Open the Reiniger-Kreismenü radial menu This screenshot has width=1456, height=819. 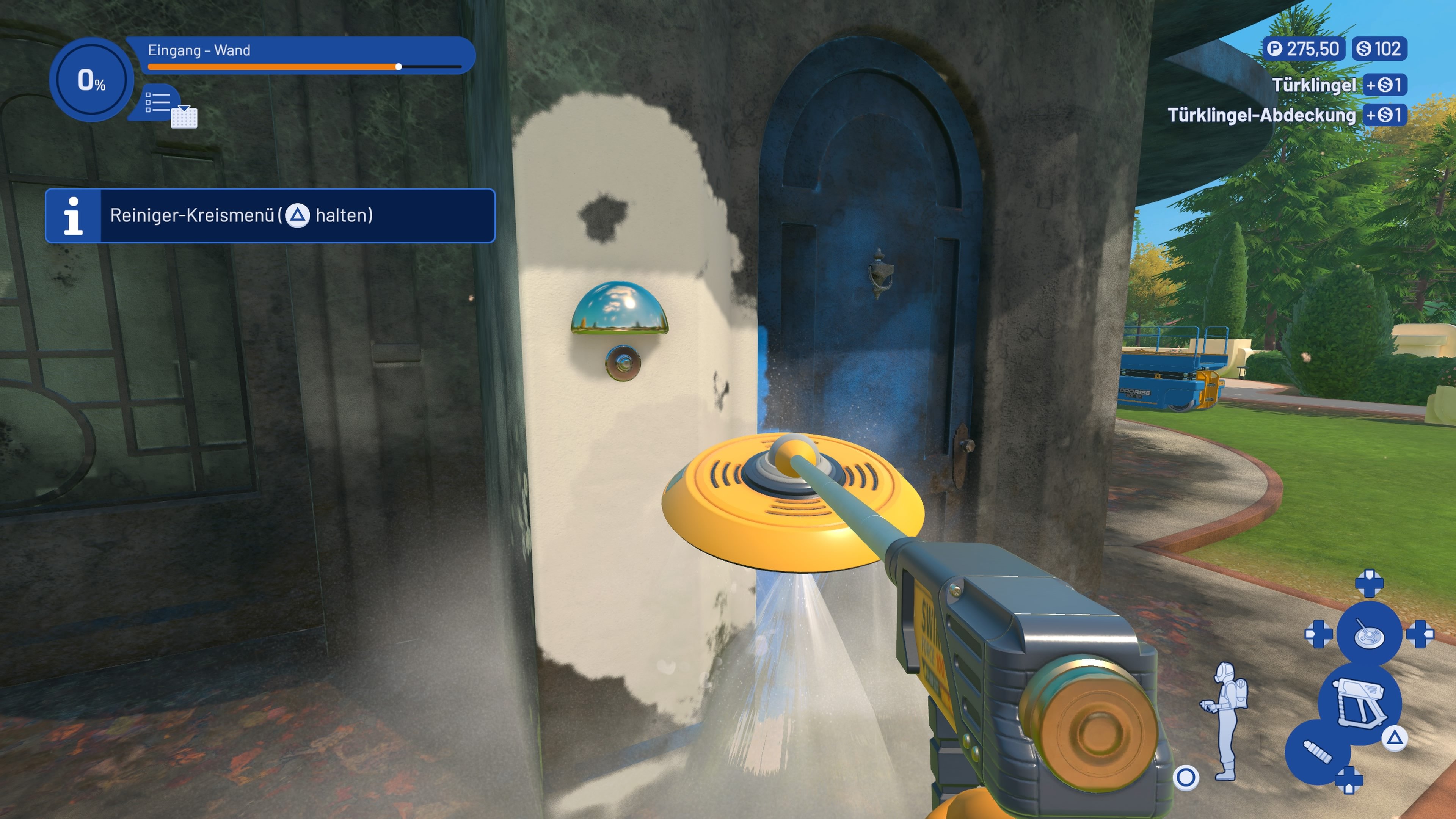tap(243, 215)
